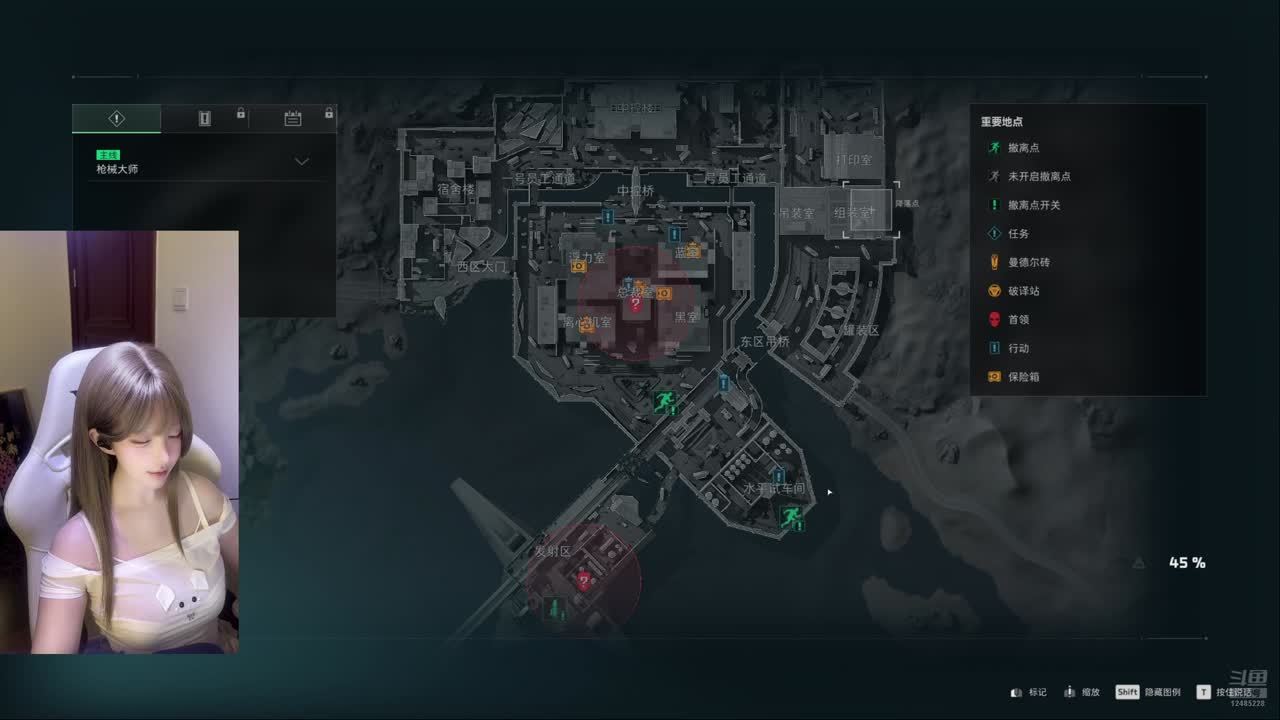This screenshot has height=720, width=1280.
Task: Select the safe marker beside 浮力室
Action: pos(578,266)
